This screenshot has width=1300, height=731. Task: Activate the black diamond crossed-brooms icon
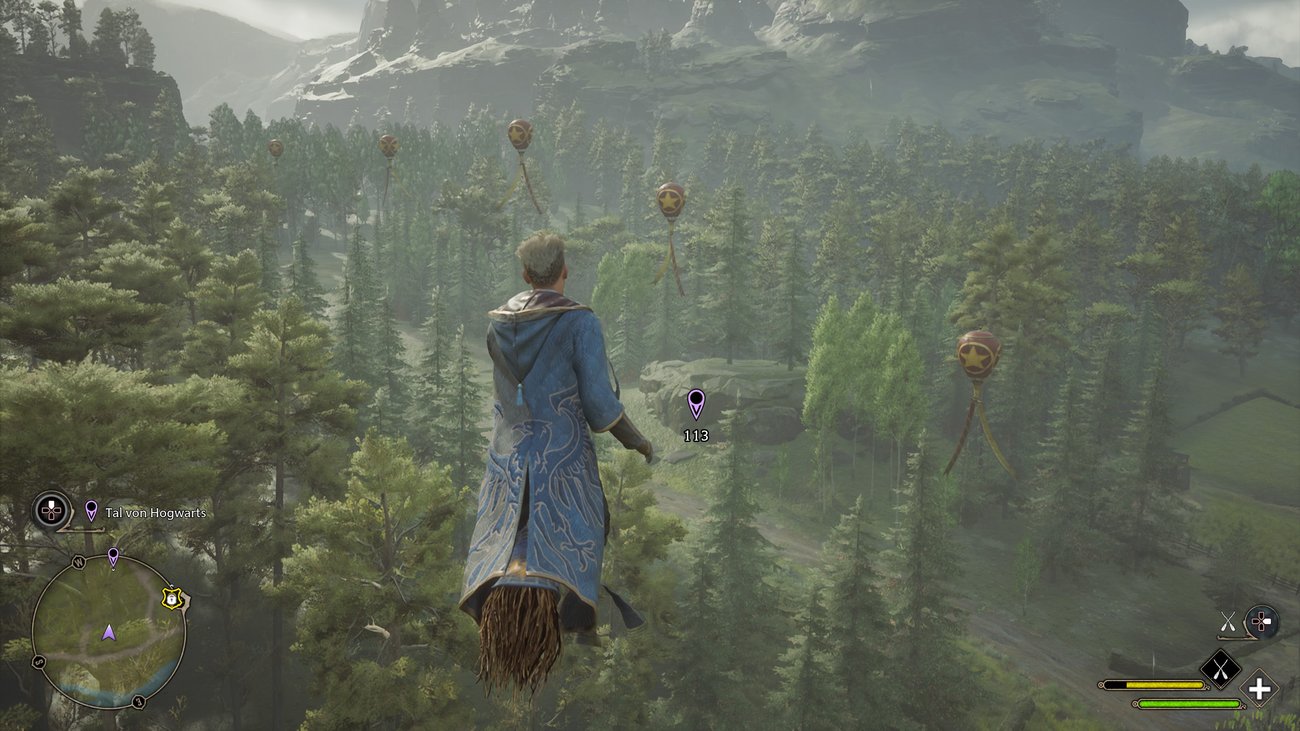pyautogui.click(x=1220, y=669)
